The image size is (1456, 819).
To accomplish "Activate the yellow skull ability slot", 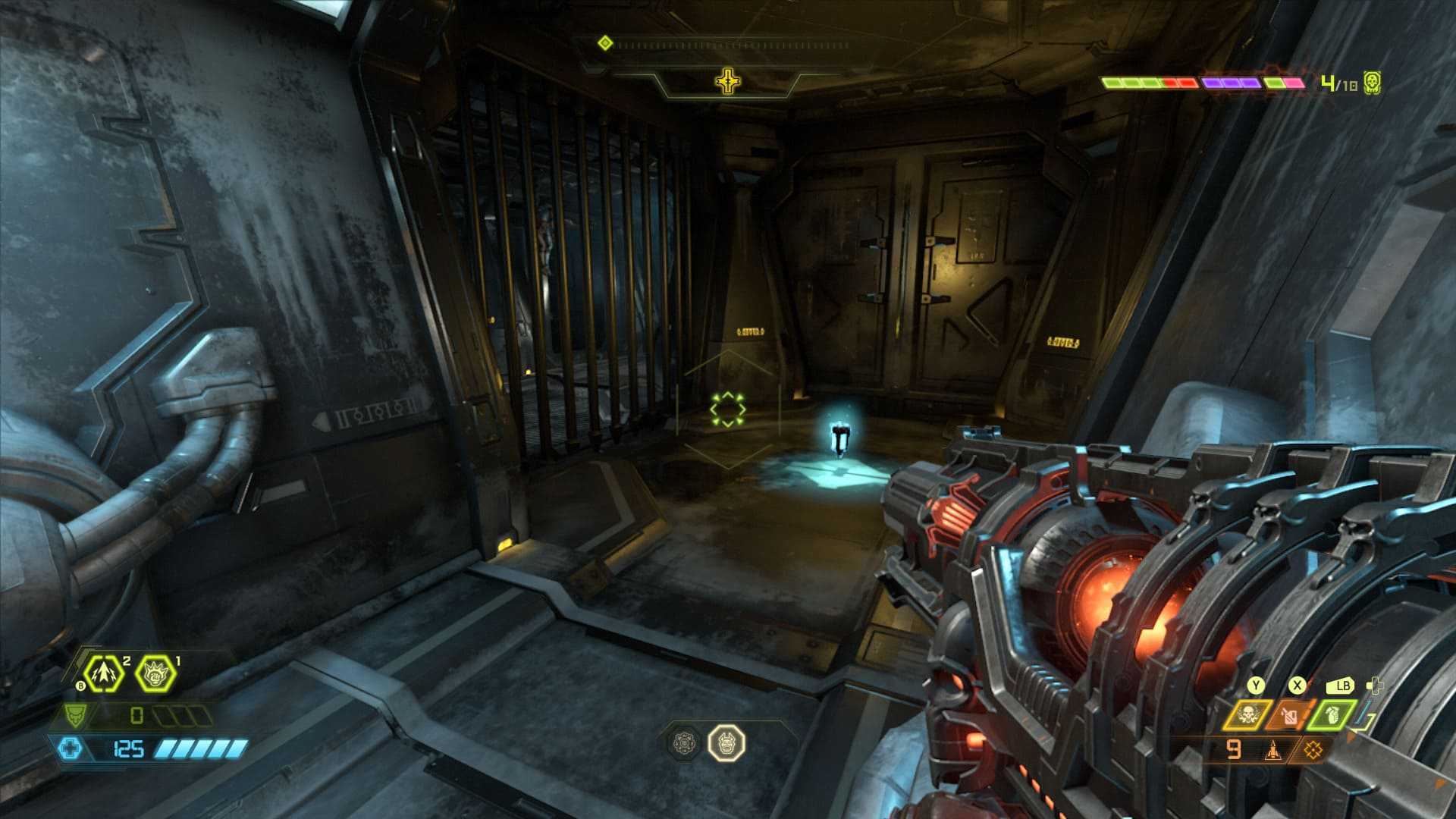I will tap(1247, 714).
